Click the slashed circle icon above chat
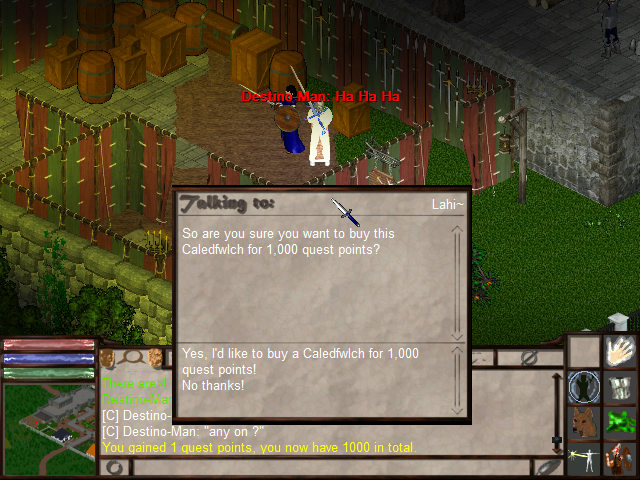This screenshot has height=480, width=640. click(x=530, y=356)
